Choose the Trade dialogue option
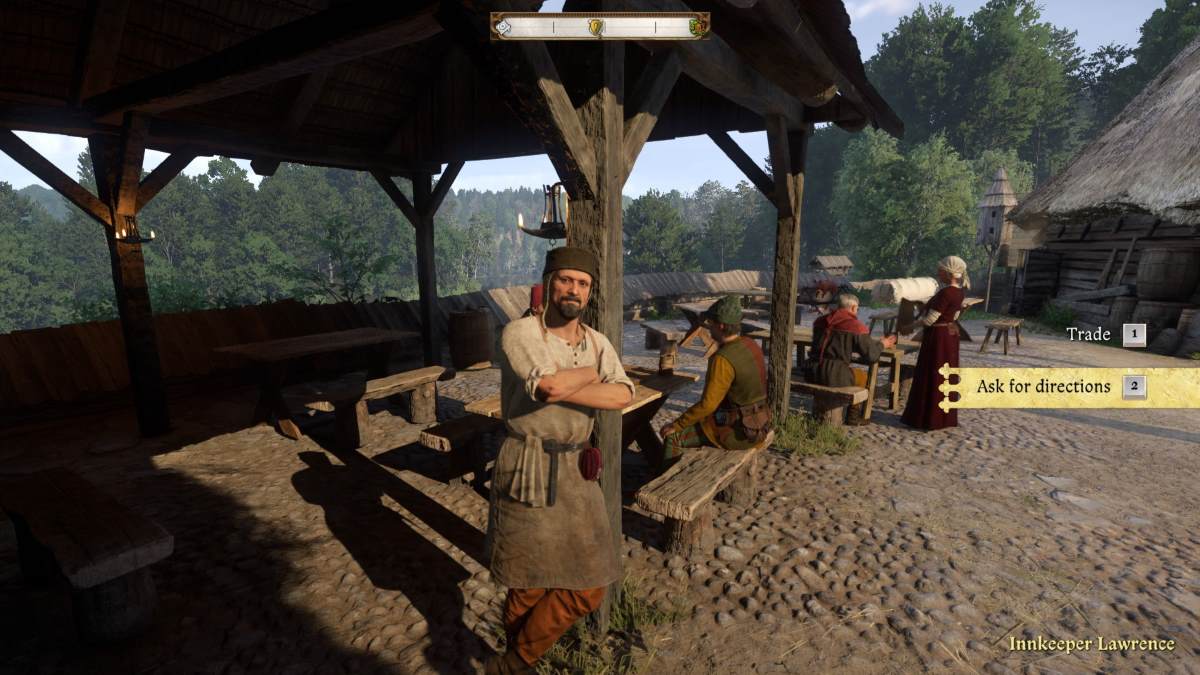Image resolution: width=1200 pixels, height=675 pixels. pyautogui.click(x=1089, y=334)
